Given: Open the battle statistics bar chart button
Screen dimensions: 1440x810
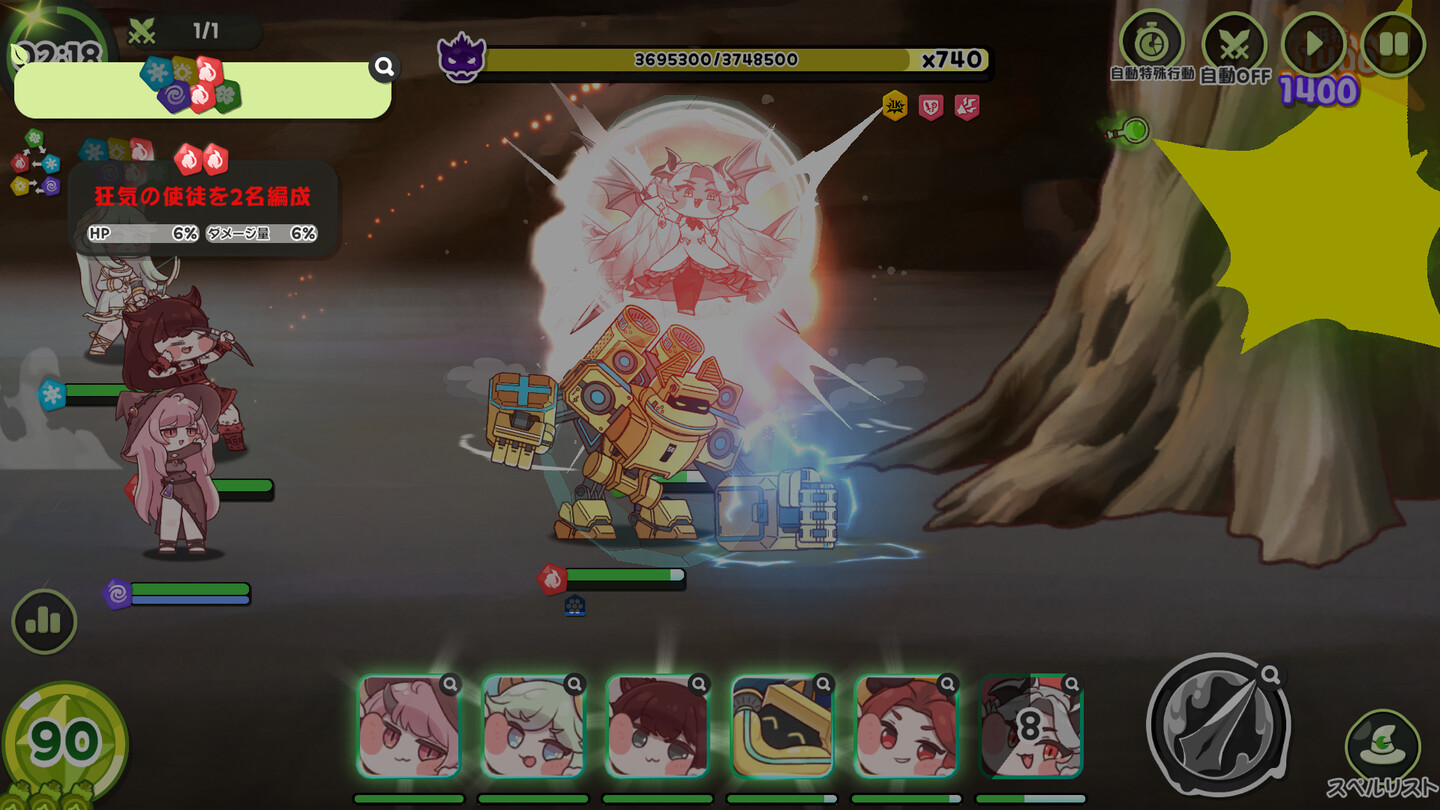Looking at the screenshot, I should pos(44,622).
